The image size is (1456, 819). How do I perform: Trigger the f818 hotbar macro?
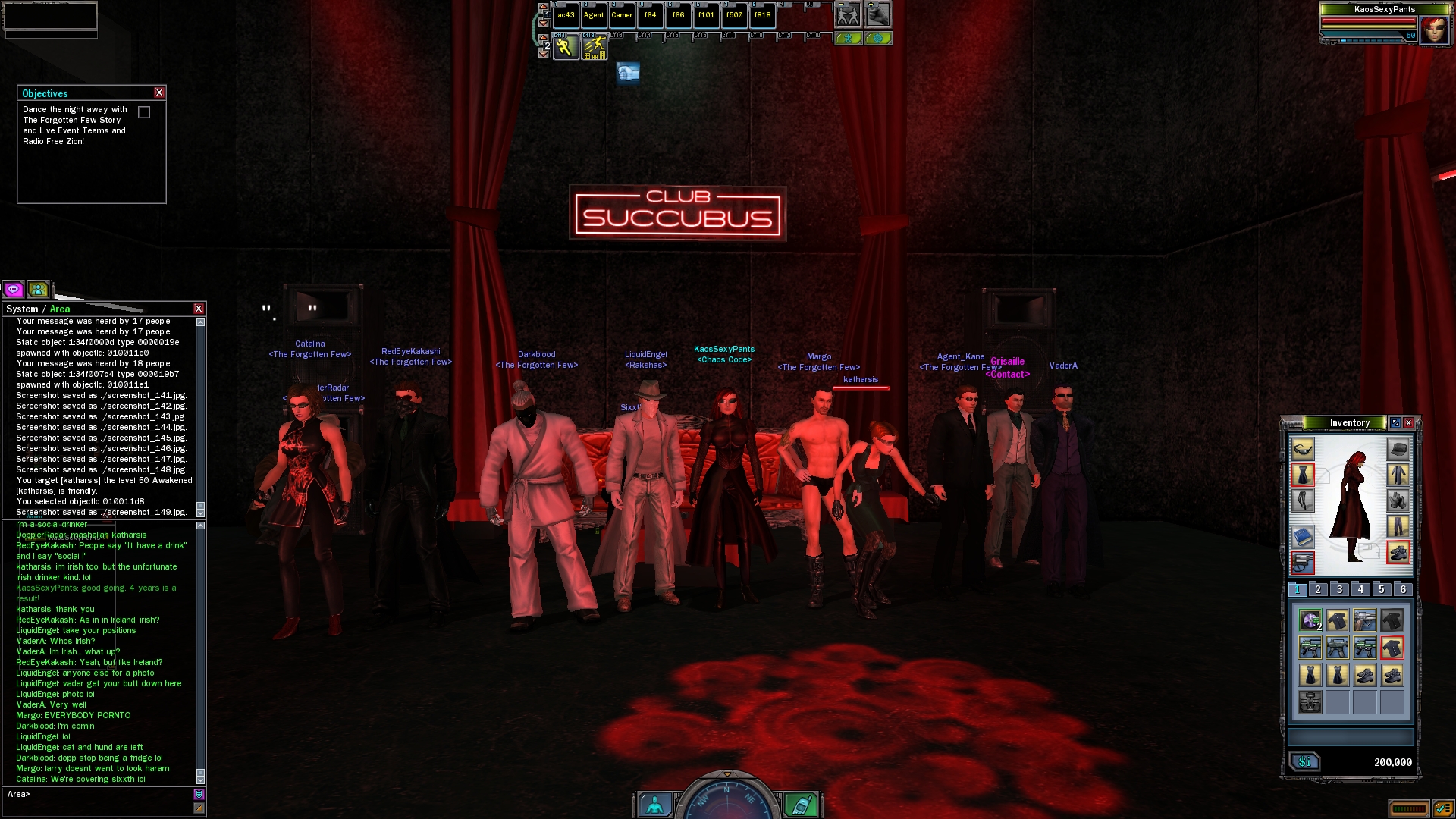pyautogui.click(x=762, y=15)
